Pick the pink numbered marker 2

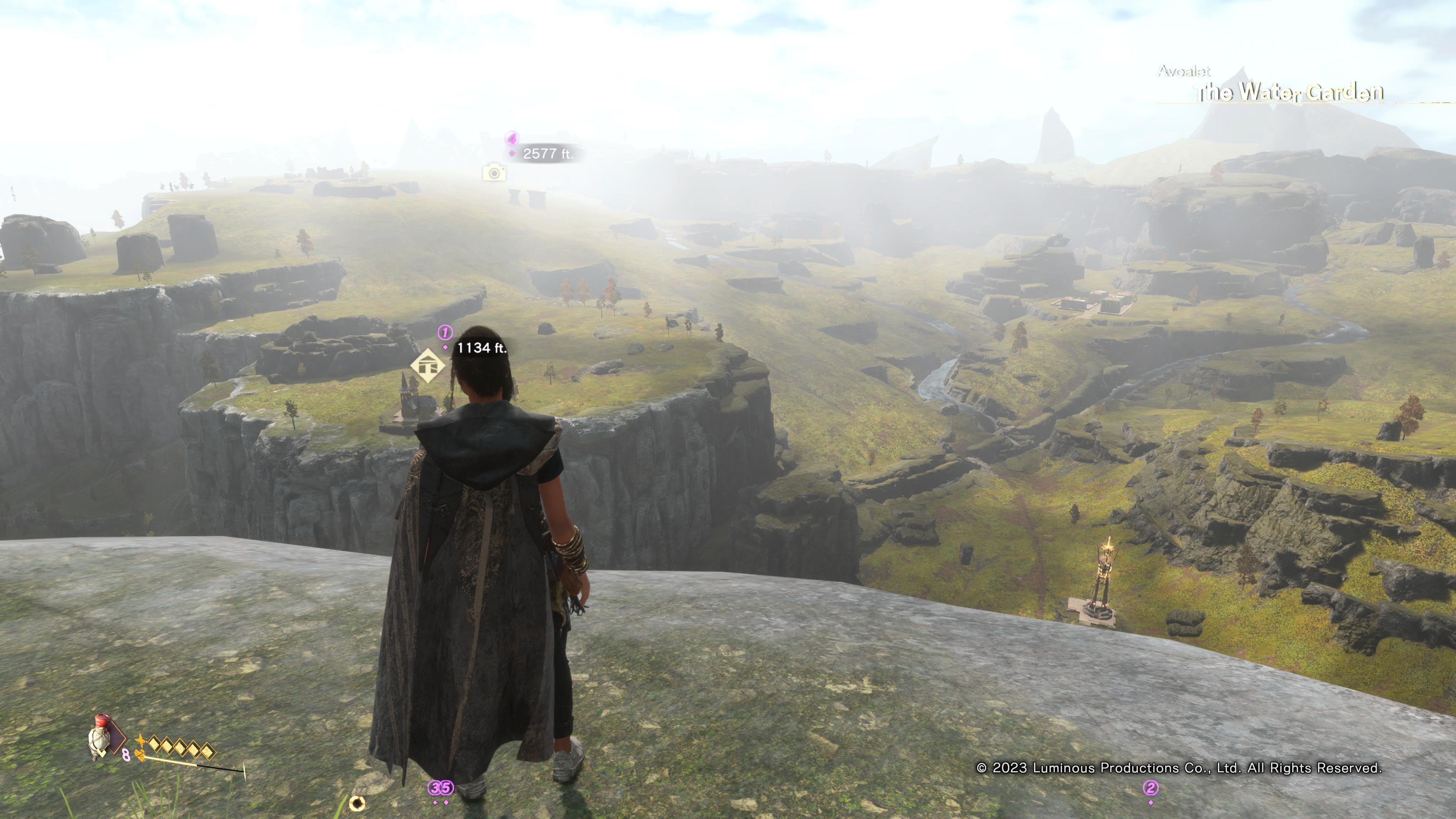(1150, 788)
